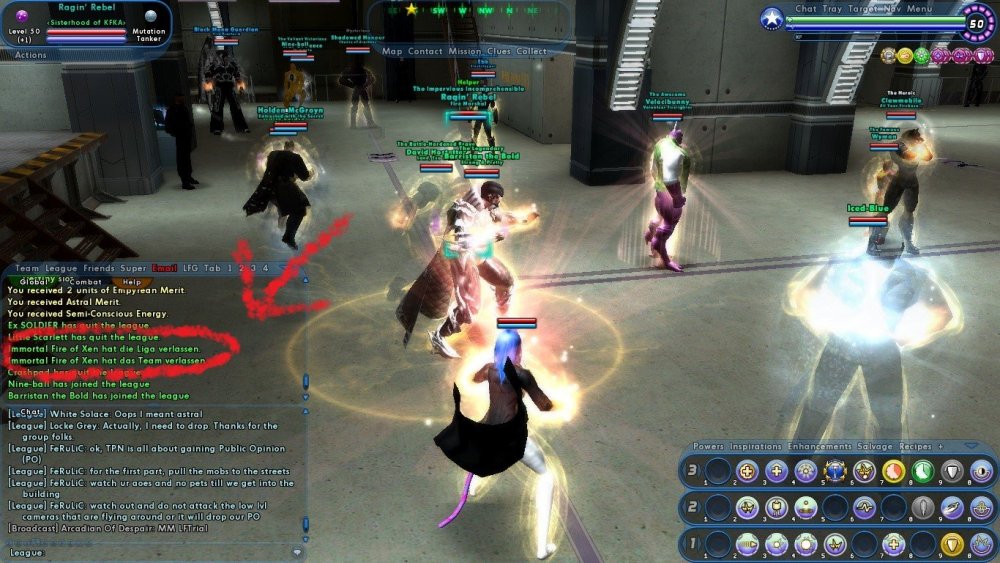The width and height of the screenshot is (1000, 563).
Task: Use the gold shield power in tray 1
Action: pos(952,544)
